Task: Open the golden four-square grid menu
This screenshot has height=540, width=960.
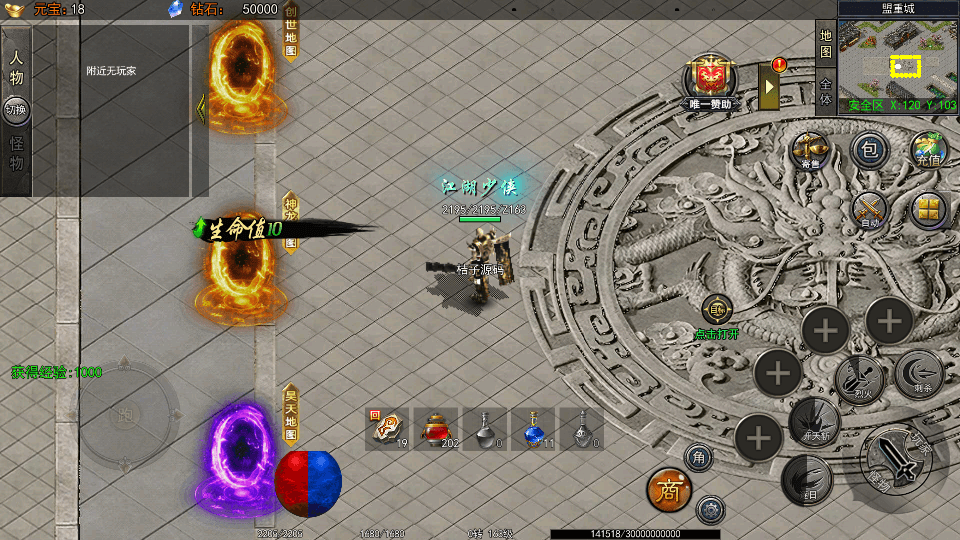Action: coord(929,209)
